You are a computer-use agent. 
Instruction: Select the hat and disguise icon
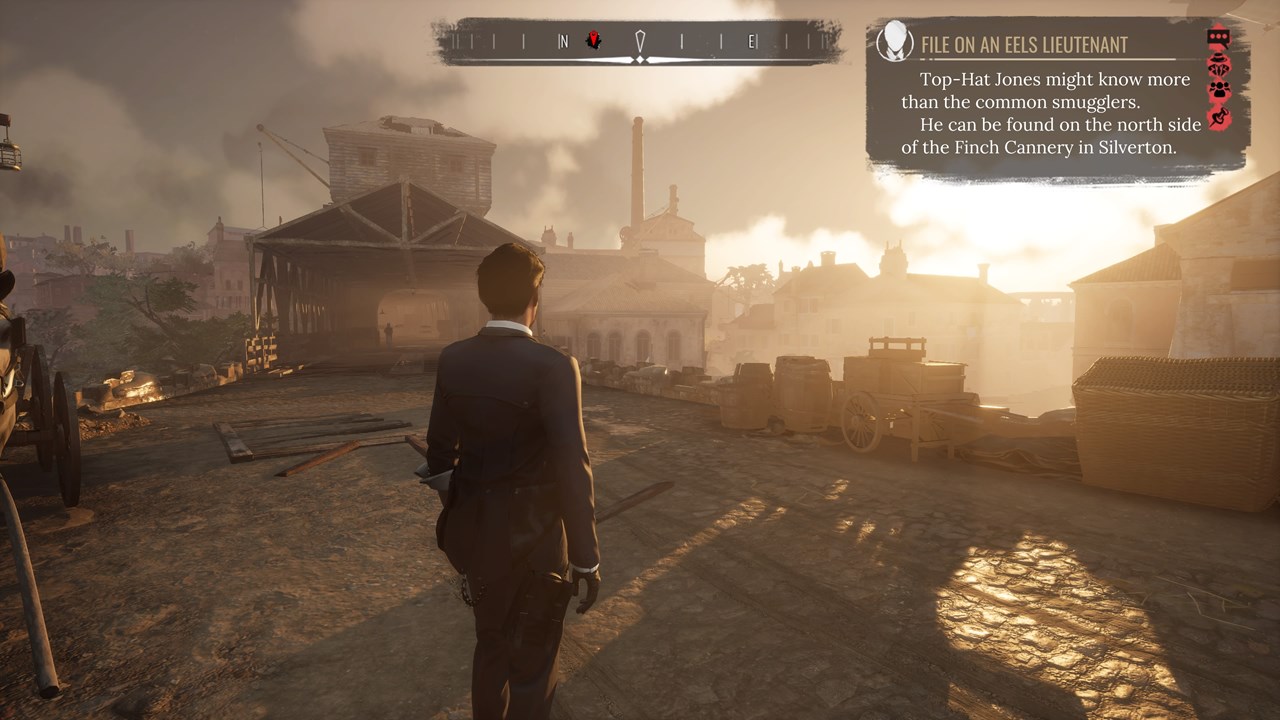coord(1218,64)
